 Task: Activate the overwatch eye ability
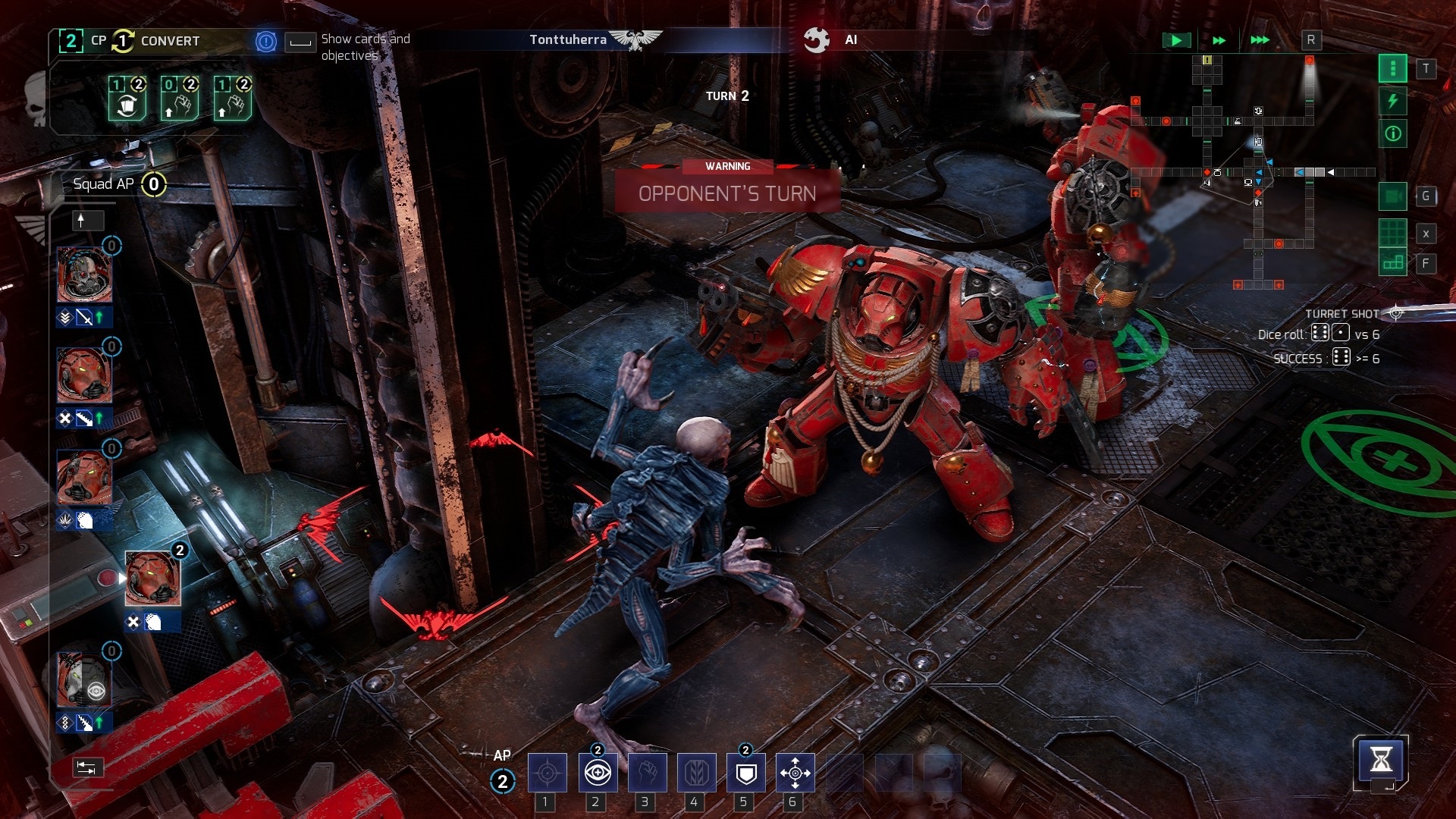tap(598, 773)
